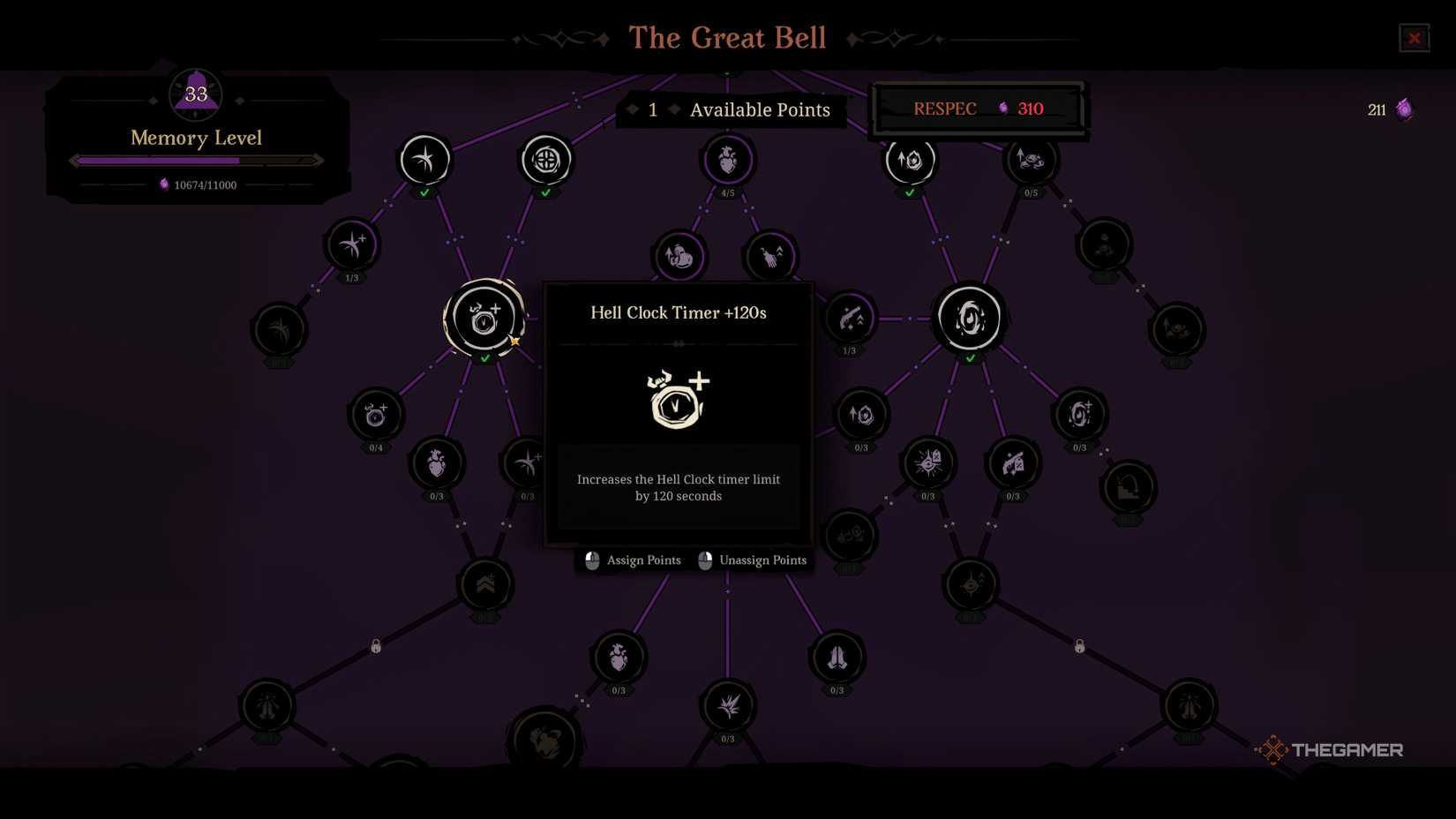Select the heart skill node showing 4/5
This screenshot has height=819, width=1456.
point(728,160)
